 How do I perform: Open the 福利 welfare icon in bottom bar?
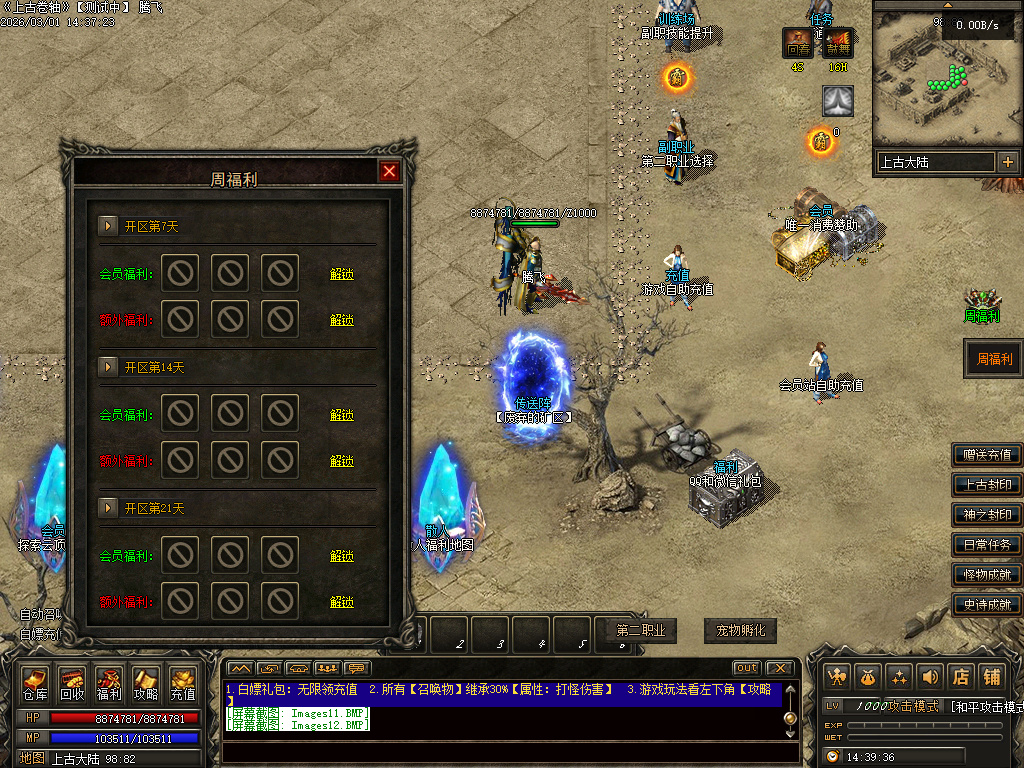point(109,684)
